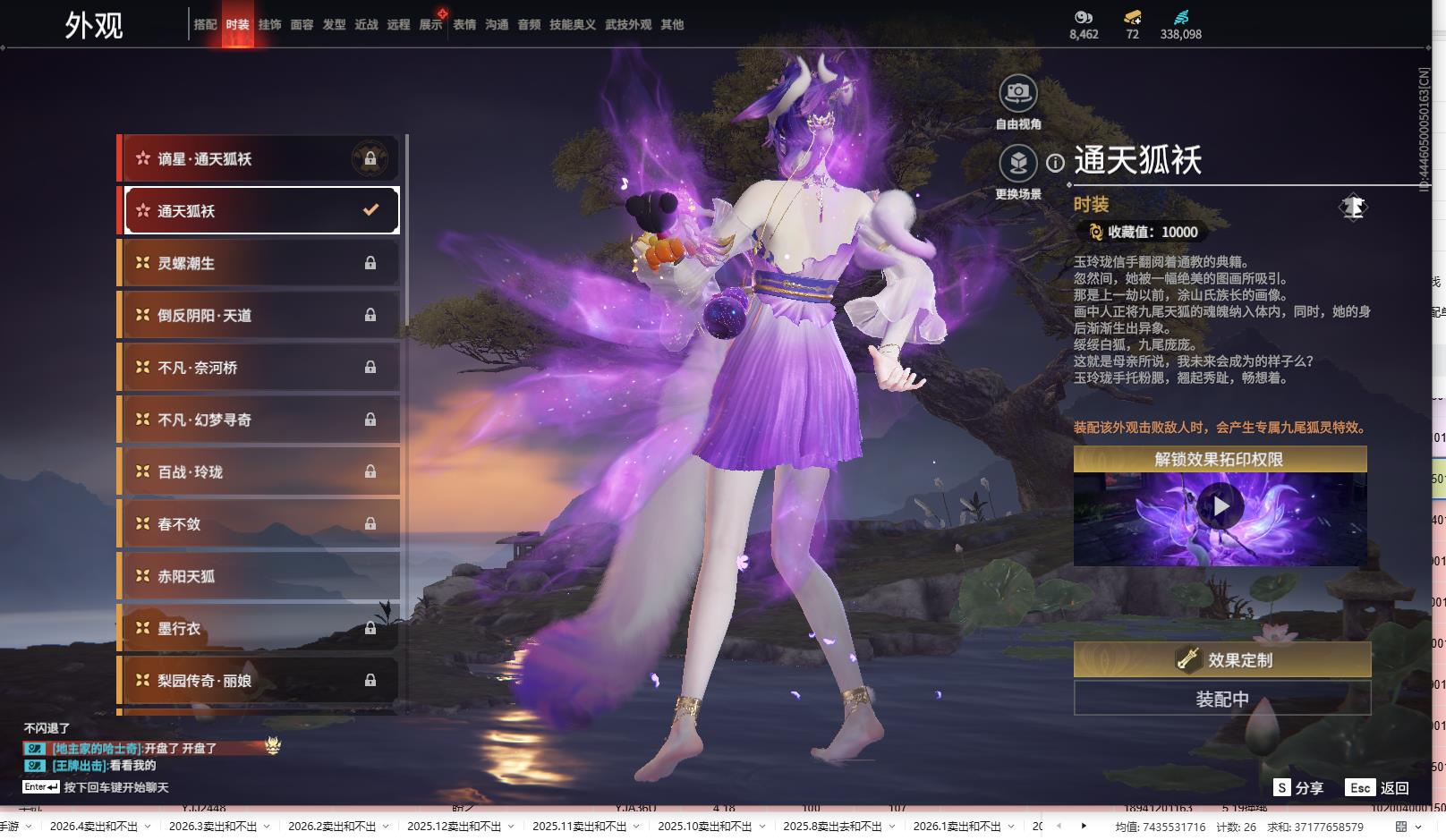Switch to the 搭配 tab
This screenshot has height=840, width=1446.
pyautogui.click(x=205, y=25)
